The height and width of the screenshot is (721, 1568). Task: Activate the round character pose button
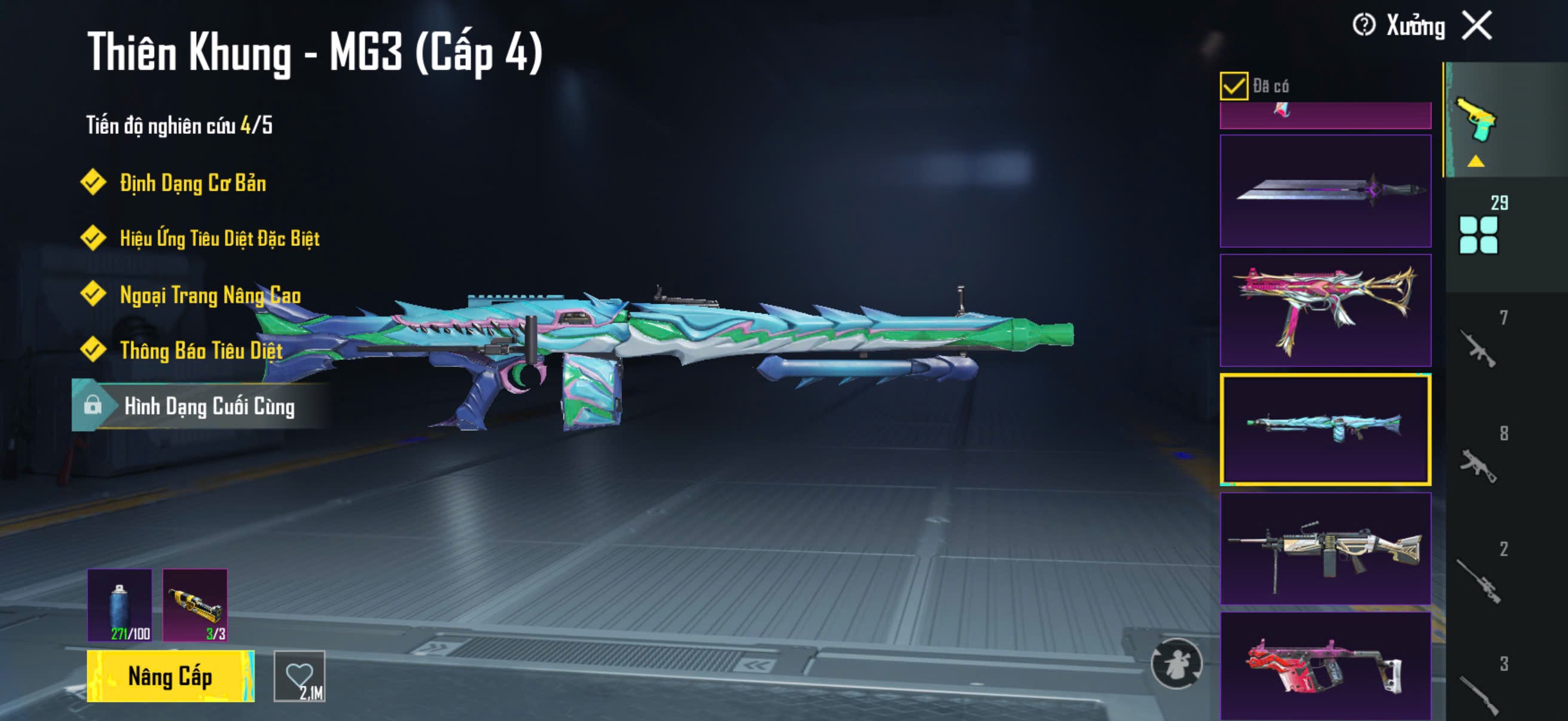[1176, 663]
